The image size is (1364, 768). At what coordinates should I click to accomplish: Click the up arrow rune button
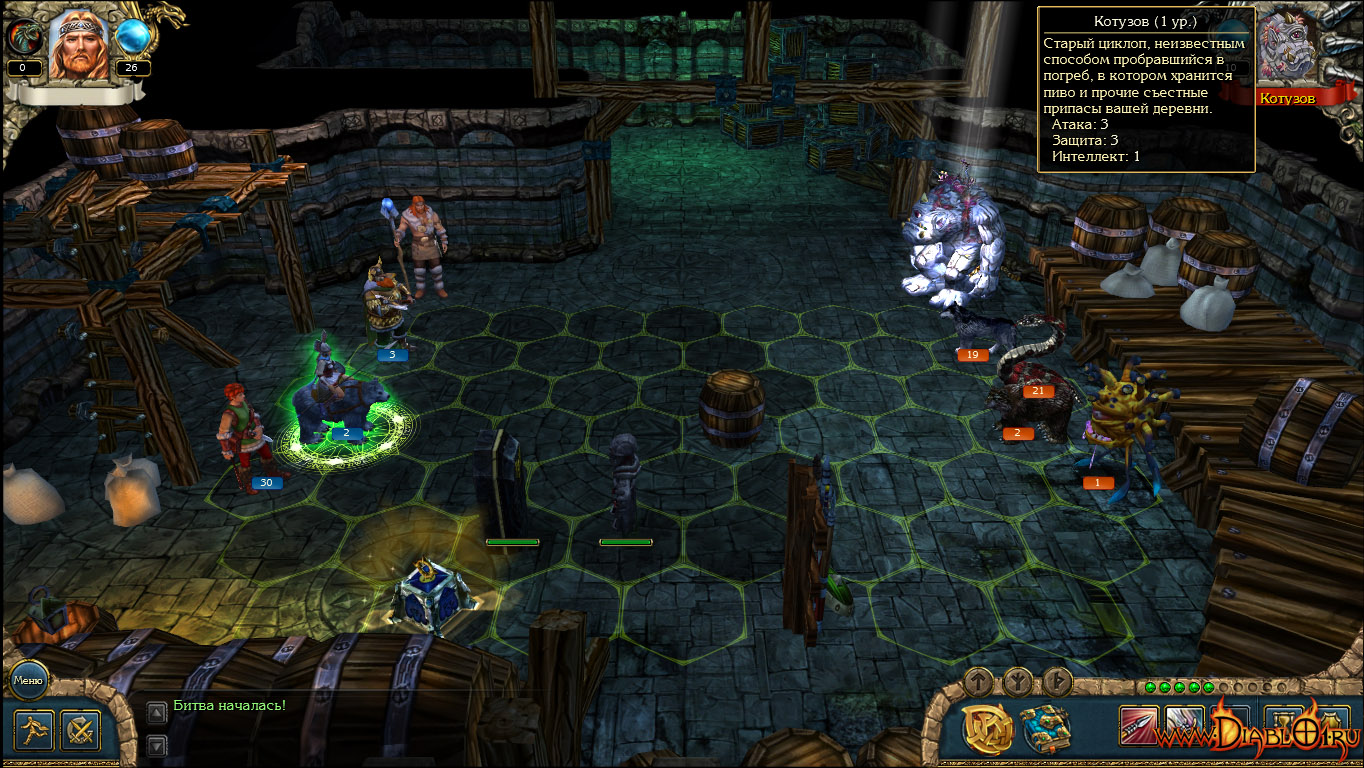click(978, 683)
